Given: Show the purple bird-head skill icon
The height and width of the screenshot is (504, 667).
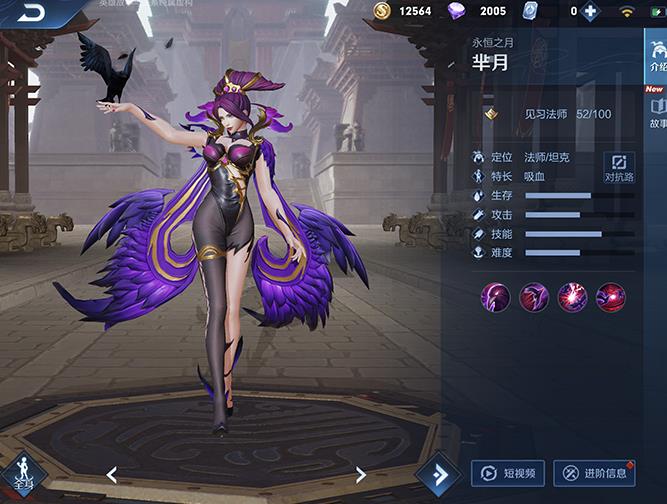Looking at the screenshot, I should (x=496, y=297).
